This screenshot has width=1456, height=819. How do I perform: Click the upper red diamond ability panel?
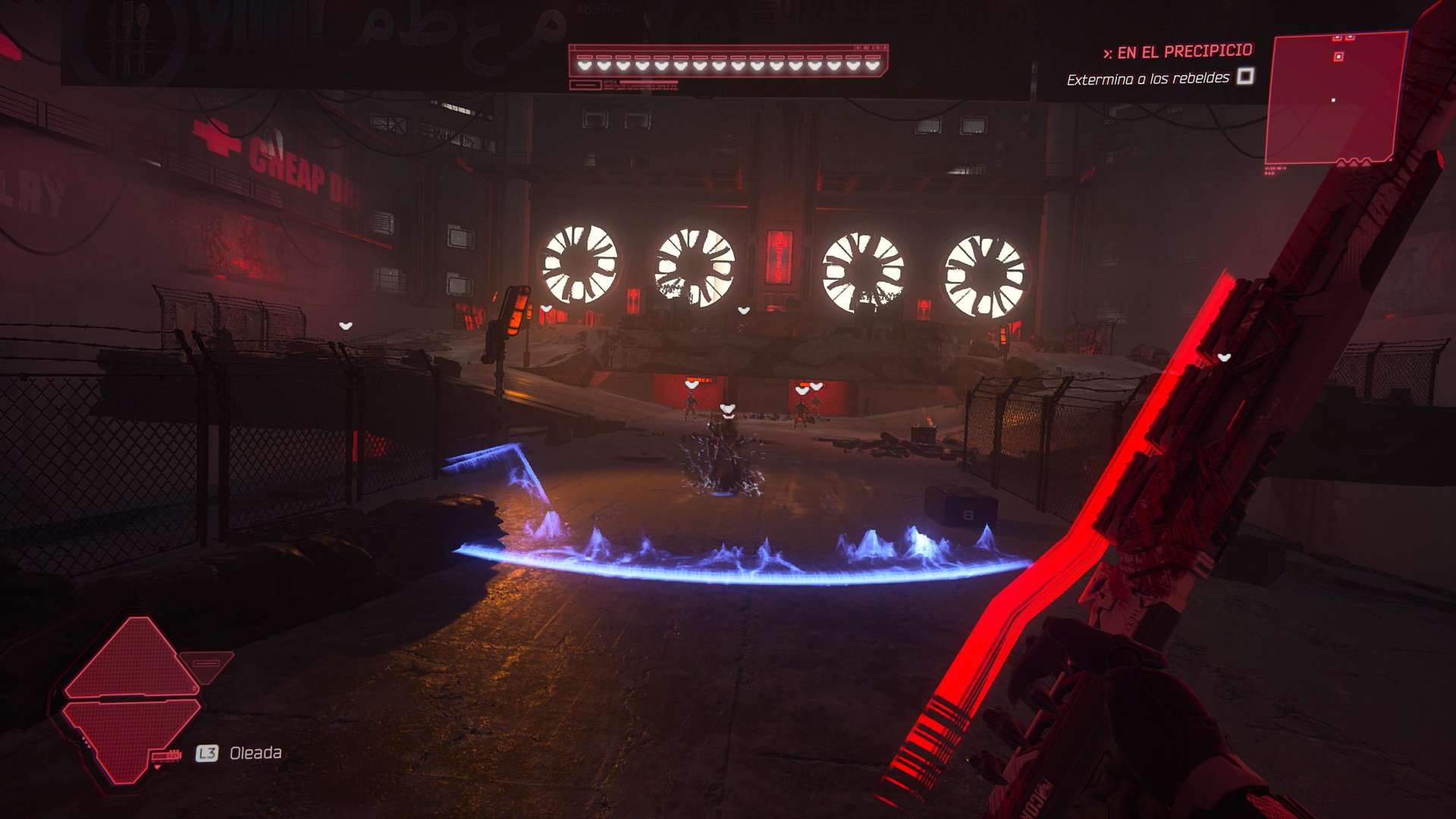click(134, 658)
